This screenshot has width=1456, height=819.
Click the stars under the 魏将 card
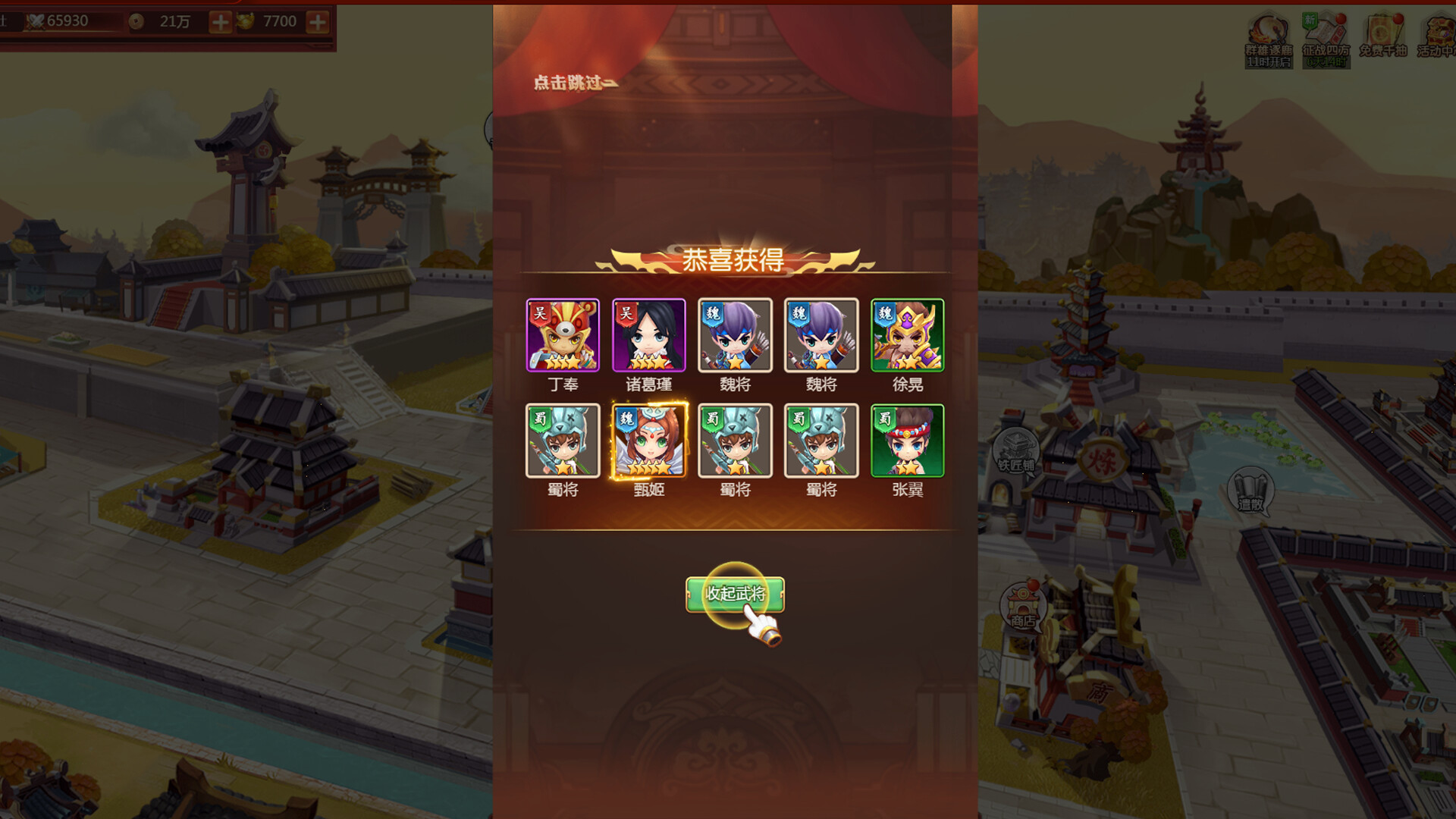coord(736,362)
